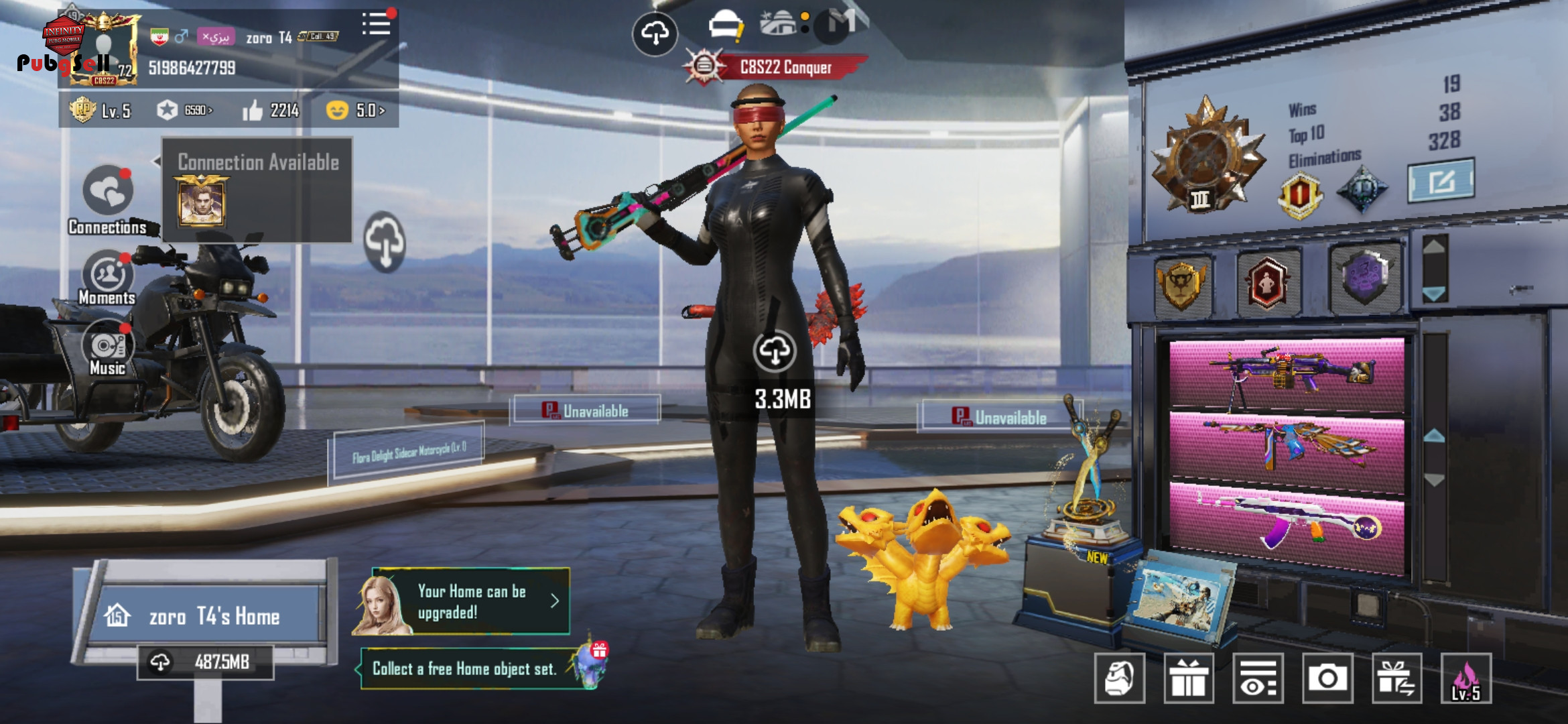Open the gift exchange icon with arrows
Image resolution: width=1568 pixels, height=724 pixels.
click(1396, 678)
